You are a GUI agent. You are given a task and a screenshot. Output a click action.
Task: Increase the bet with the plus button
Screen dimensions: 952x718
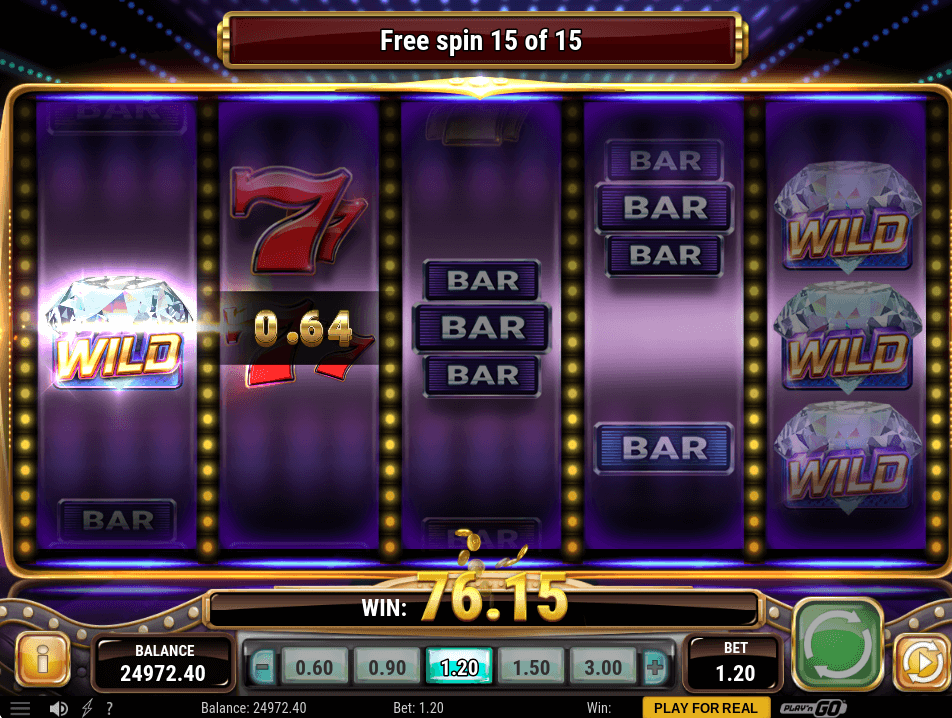pos(655,667)
